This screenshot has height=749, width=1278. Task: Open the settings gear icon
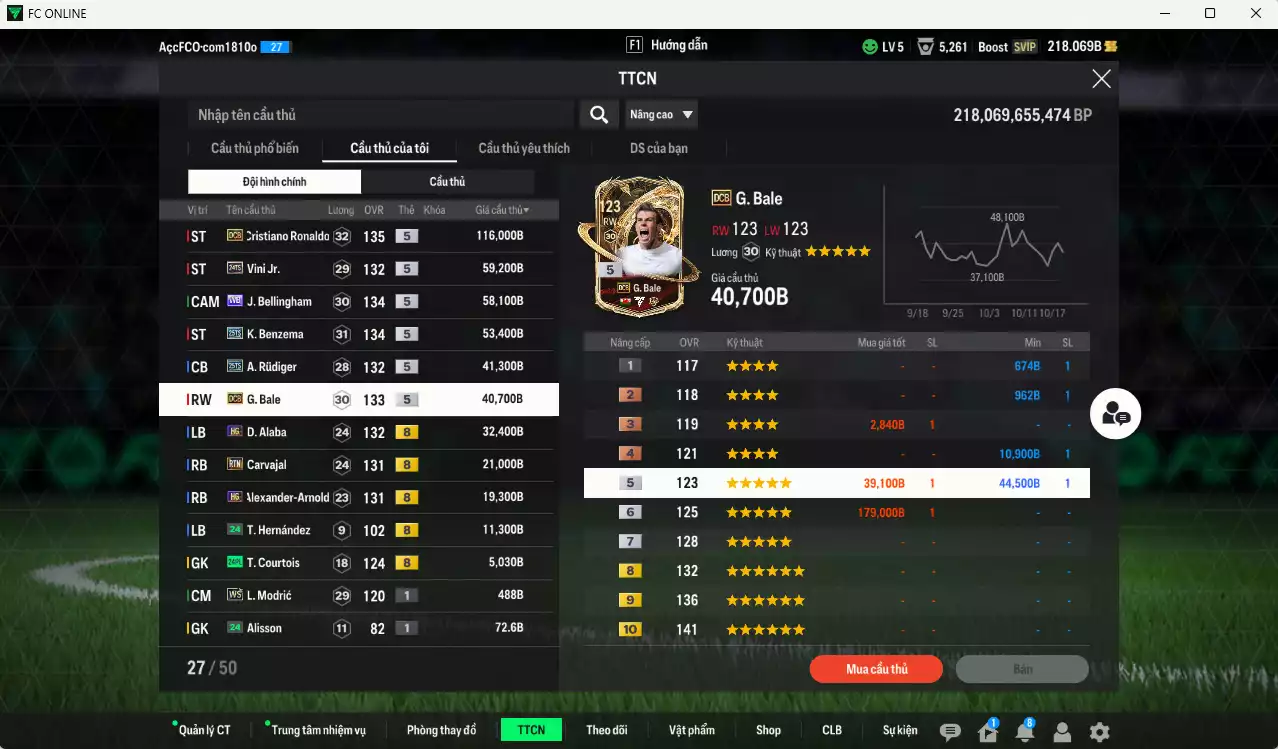1099,732
